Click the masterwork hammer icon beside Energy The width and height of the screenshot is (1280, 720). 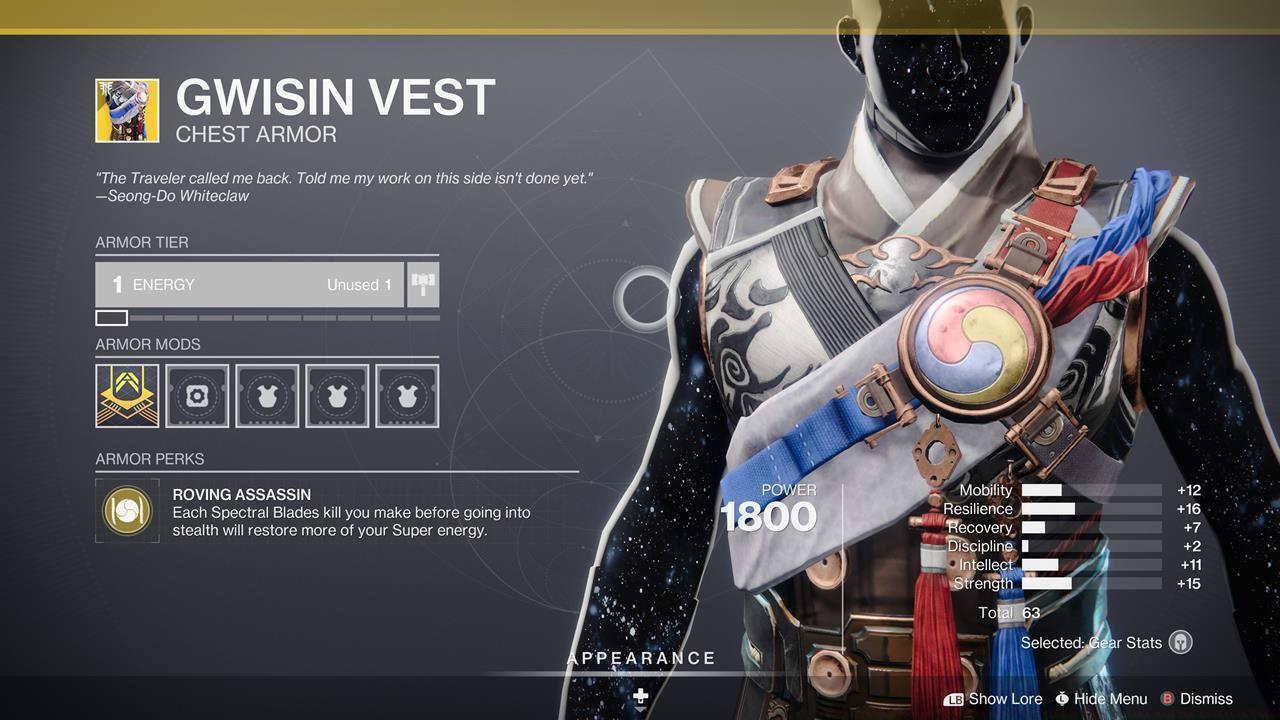[421, 284]
